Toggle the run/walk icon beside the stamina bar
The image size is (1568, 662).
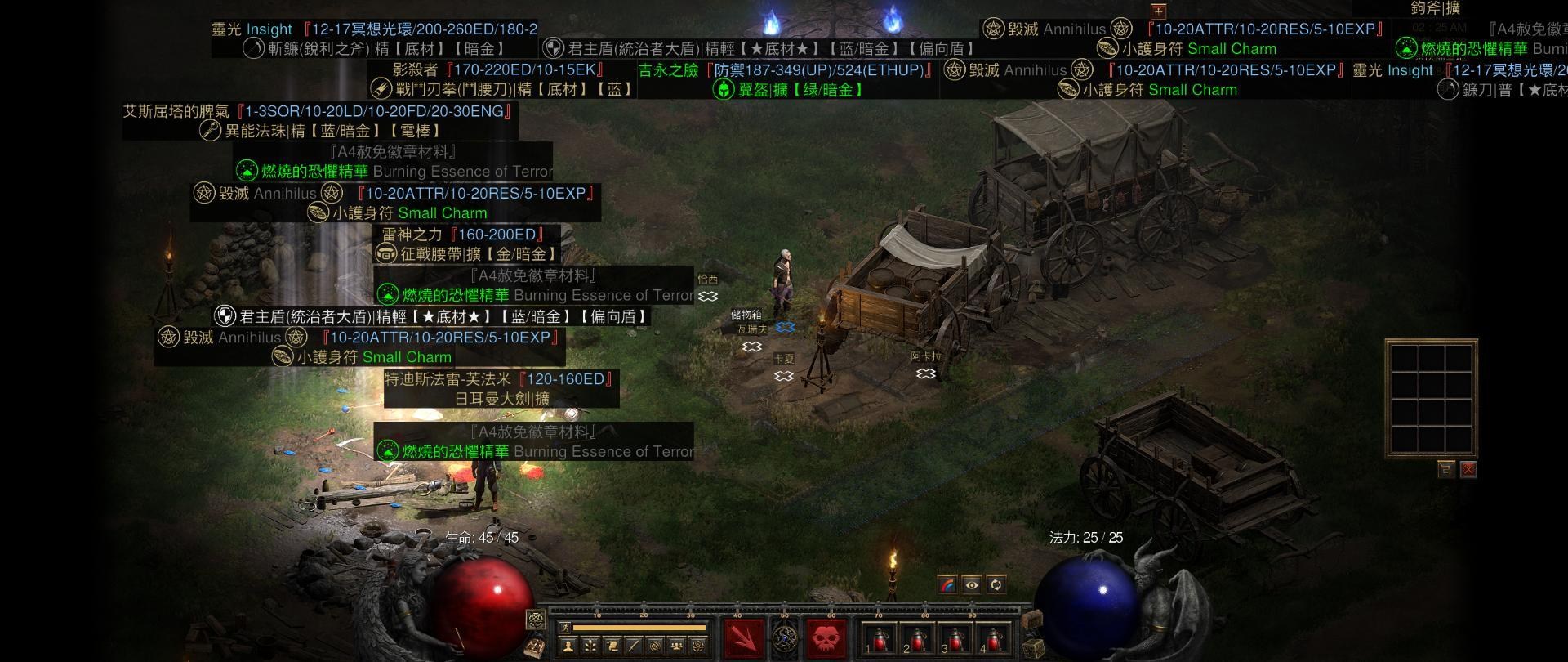[565, 628]
